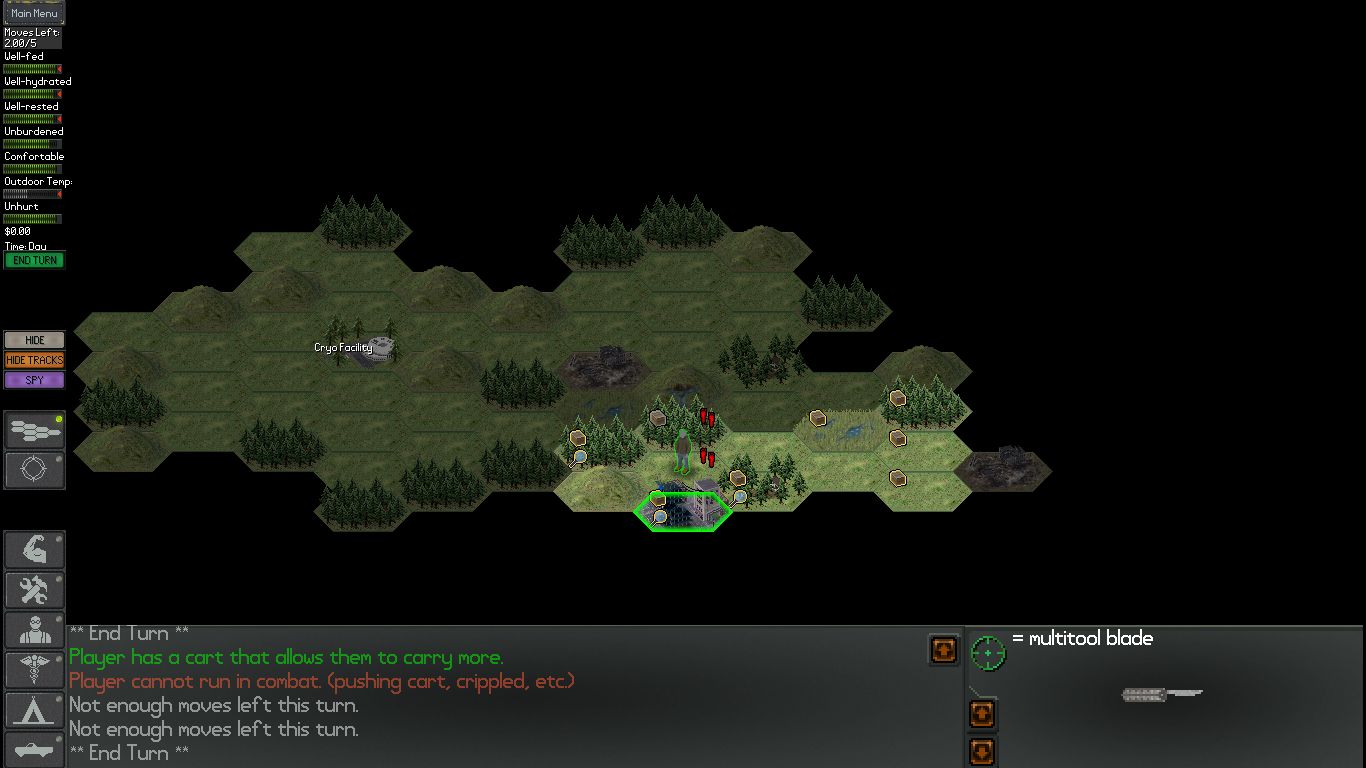Open the wrench and hammer crafting panel
The width and height of the screenshot is (1366, 768).
[34, 590]
